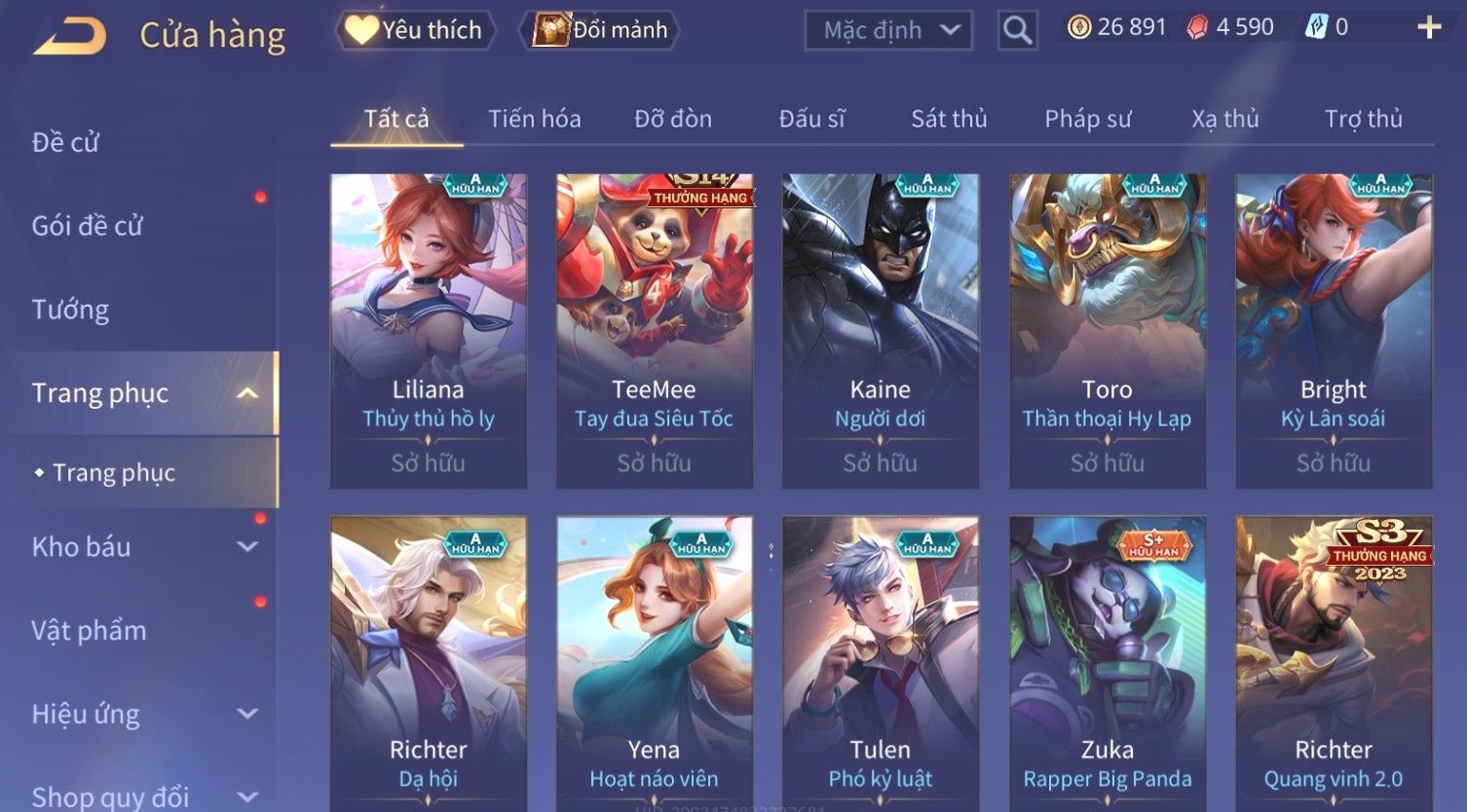Viewport: 1467px width, 812px height.
Task: Select the Sát thủ category tab
Action: (949, 119)
